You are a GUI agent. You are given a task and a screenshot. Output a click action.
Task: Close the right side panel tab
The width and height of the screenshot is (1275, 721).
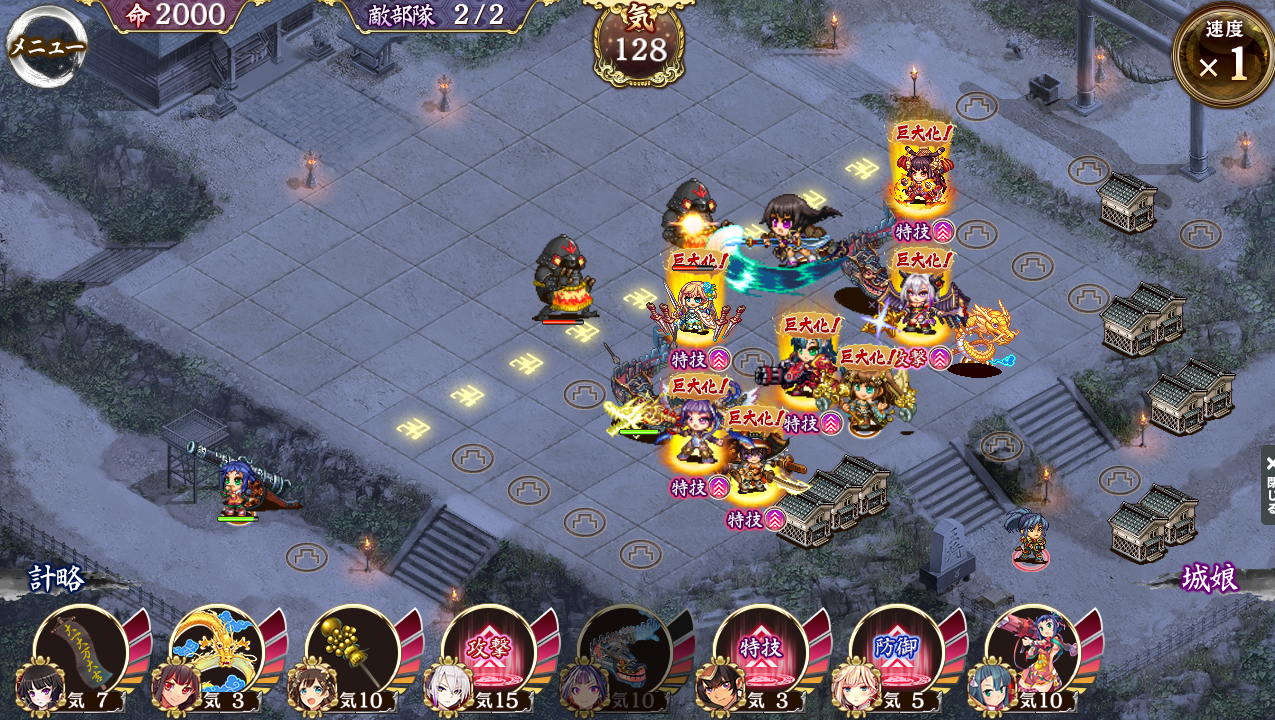[1268, 485]
